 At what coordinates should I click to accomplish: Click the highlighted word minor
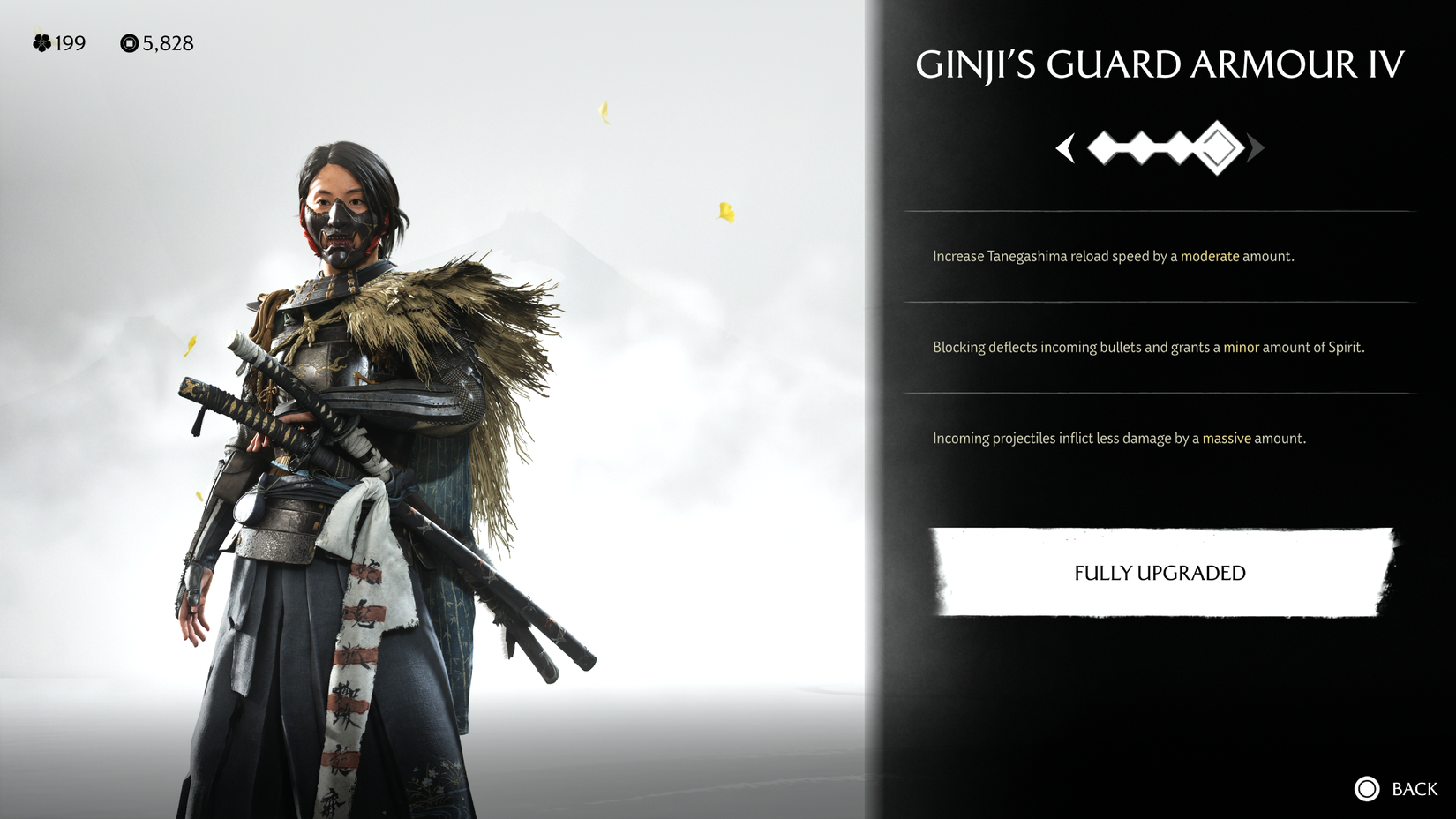pos(1239,348)
